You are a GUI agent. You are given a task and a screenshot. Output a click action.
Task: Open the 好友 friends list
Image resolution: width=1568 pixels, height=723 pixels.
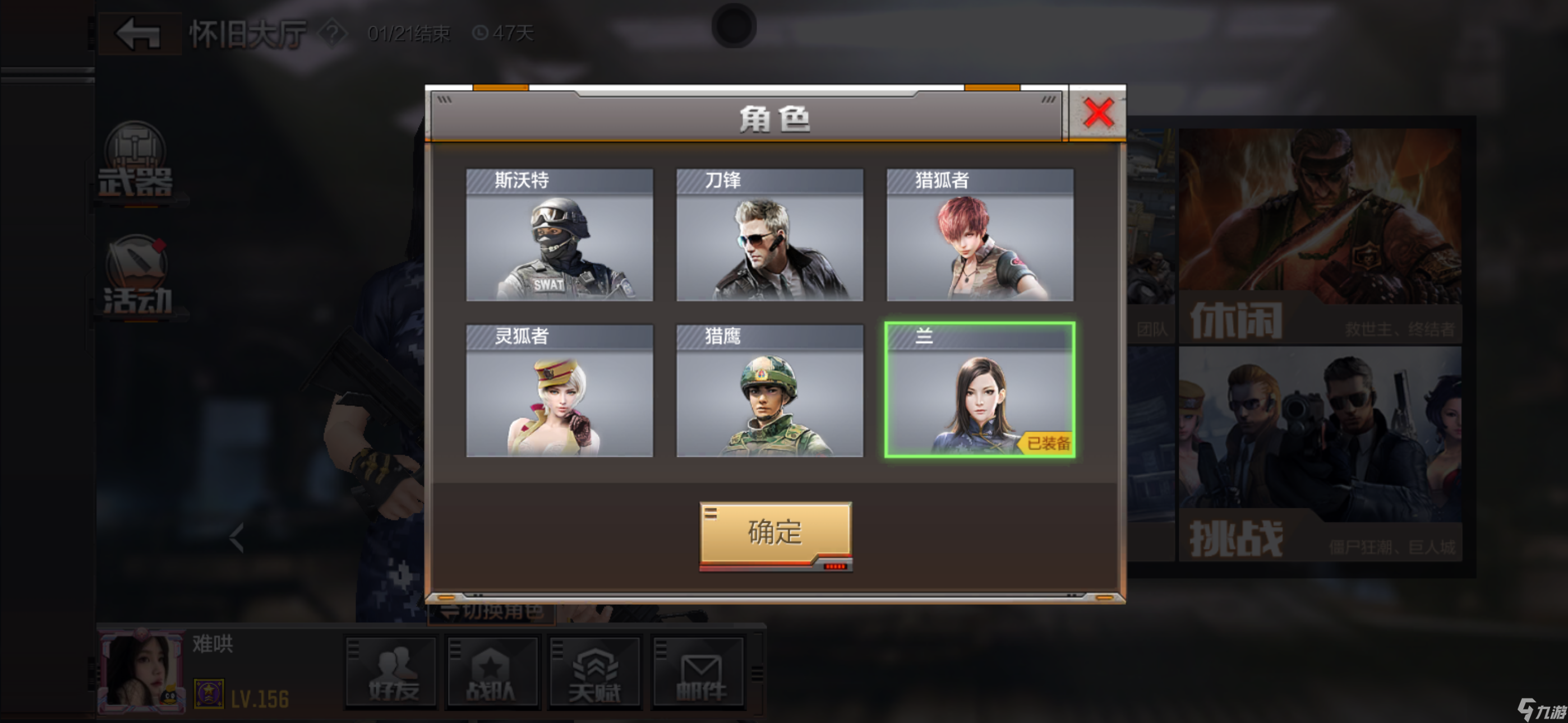(391, 673)
